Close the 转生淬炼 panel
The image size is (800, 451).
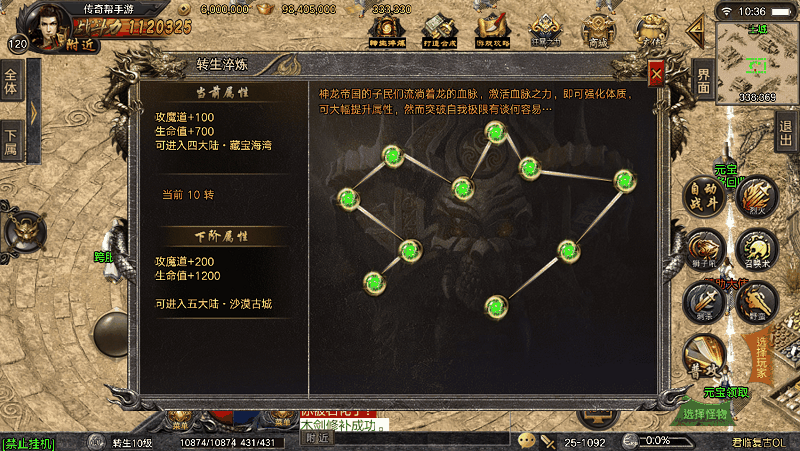(656, 73)
